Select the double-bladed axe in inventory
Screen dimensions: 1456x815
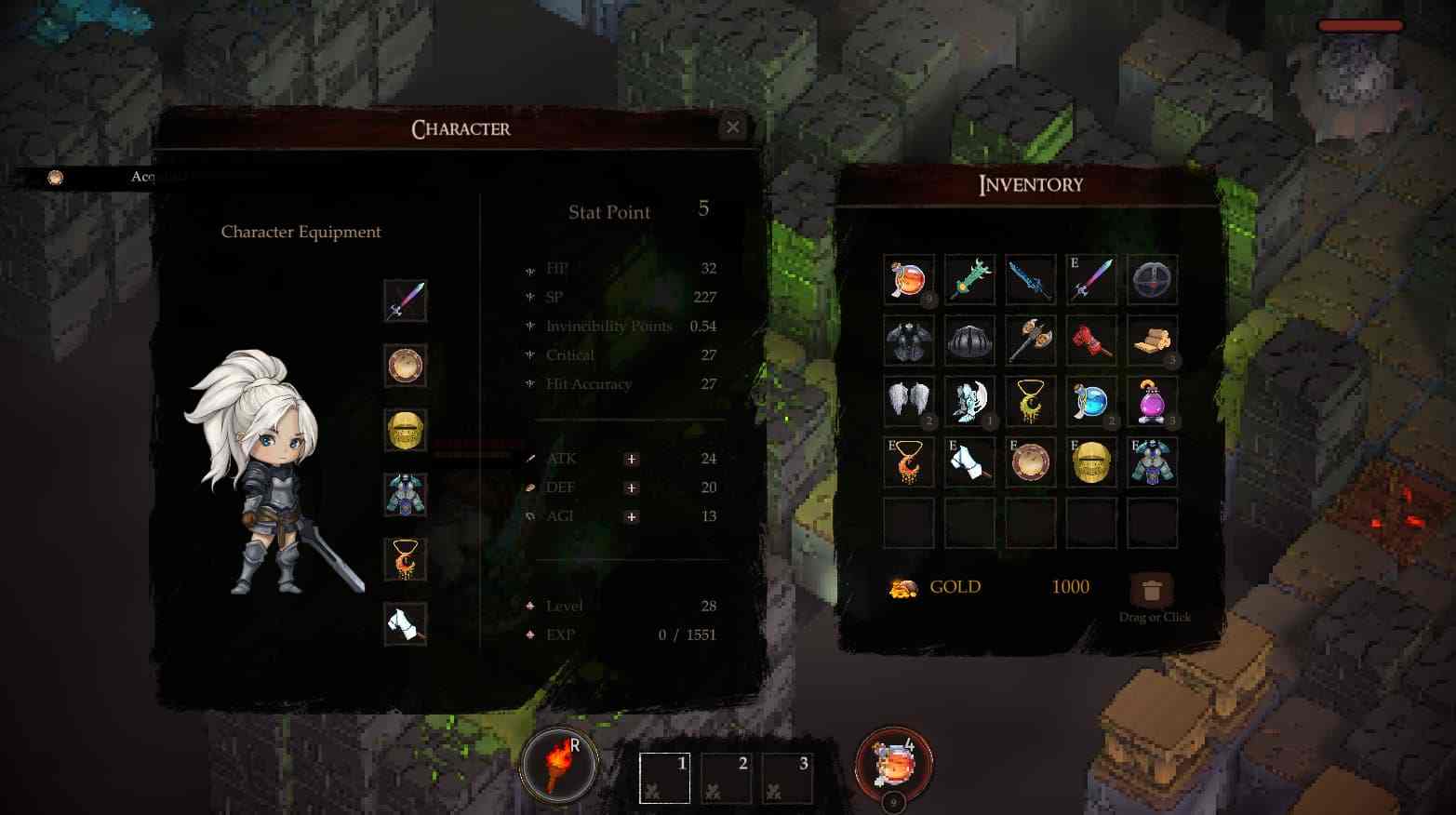[x=1031, y=341]
